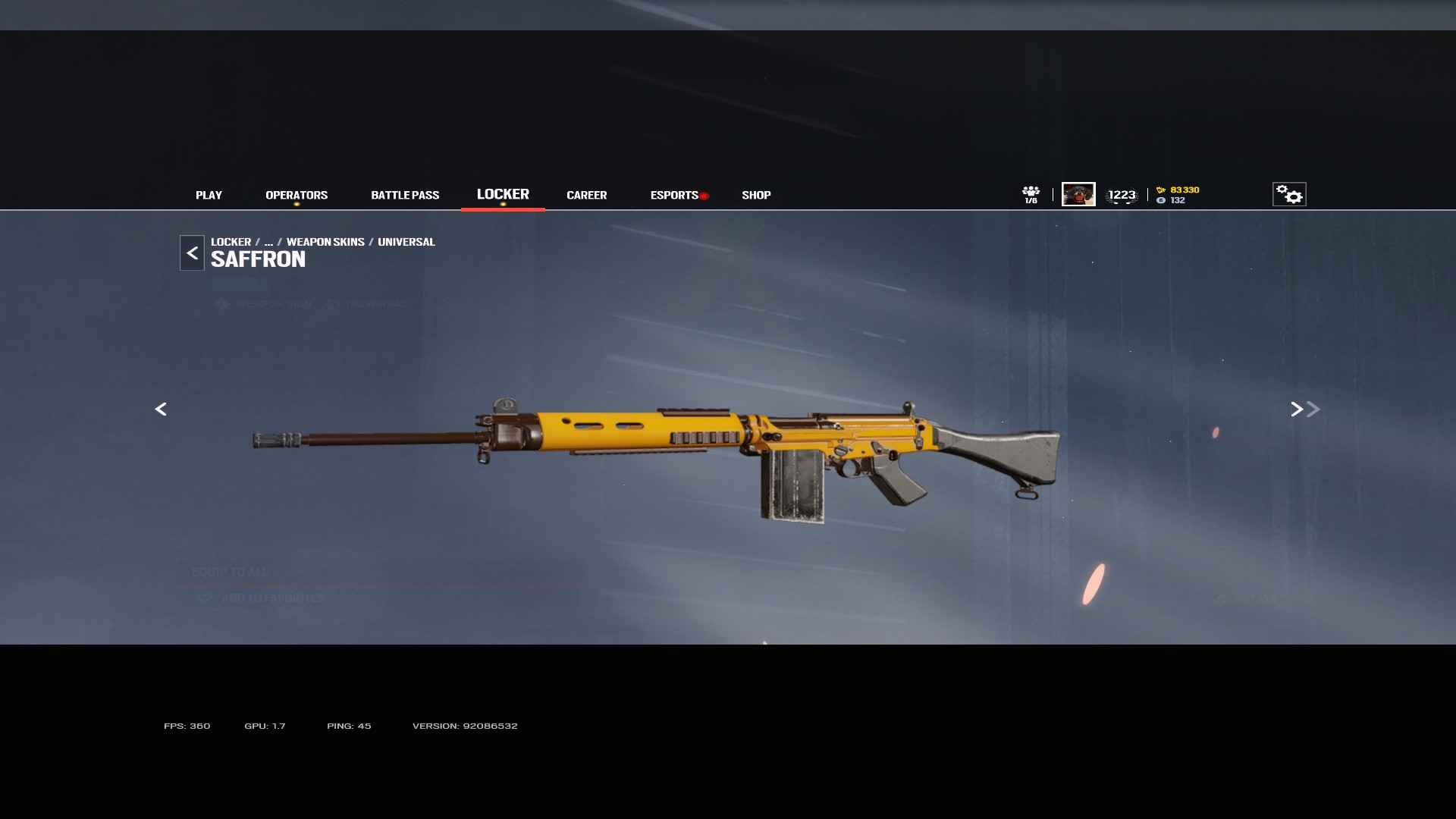Advance to the next weapon skin

1297,409
